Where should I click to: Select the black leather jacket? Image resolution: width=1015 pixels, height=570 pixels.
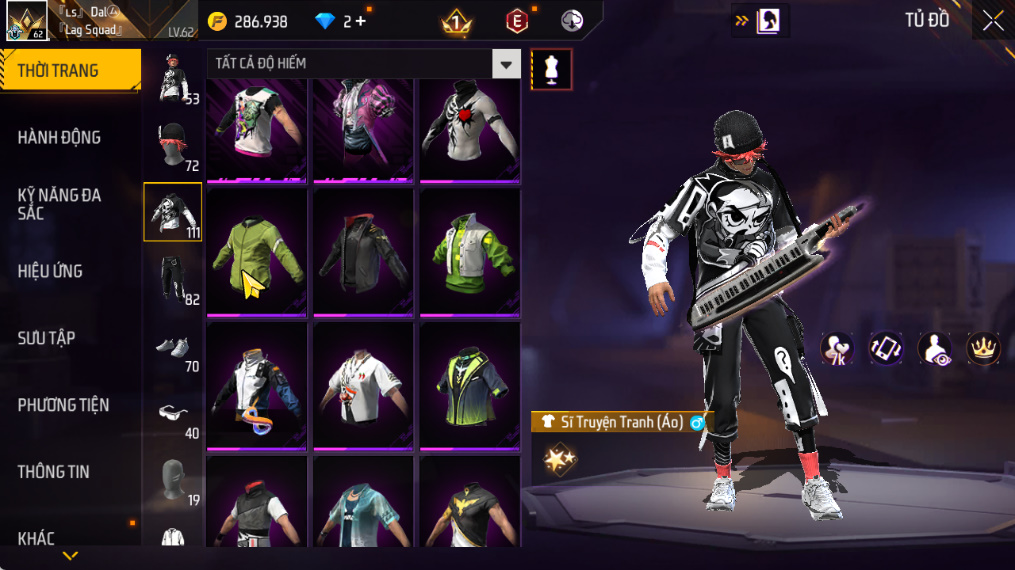point(363,252)
